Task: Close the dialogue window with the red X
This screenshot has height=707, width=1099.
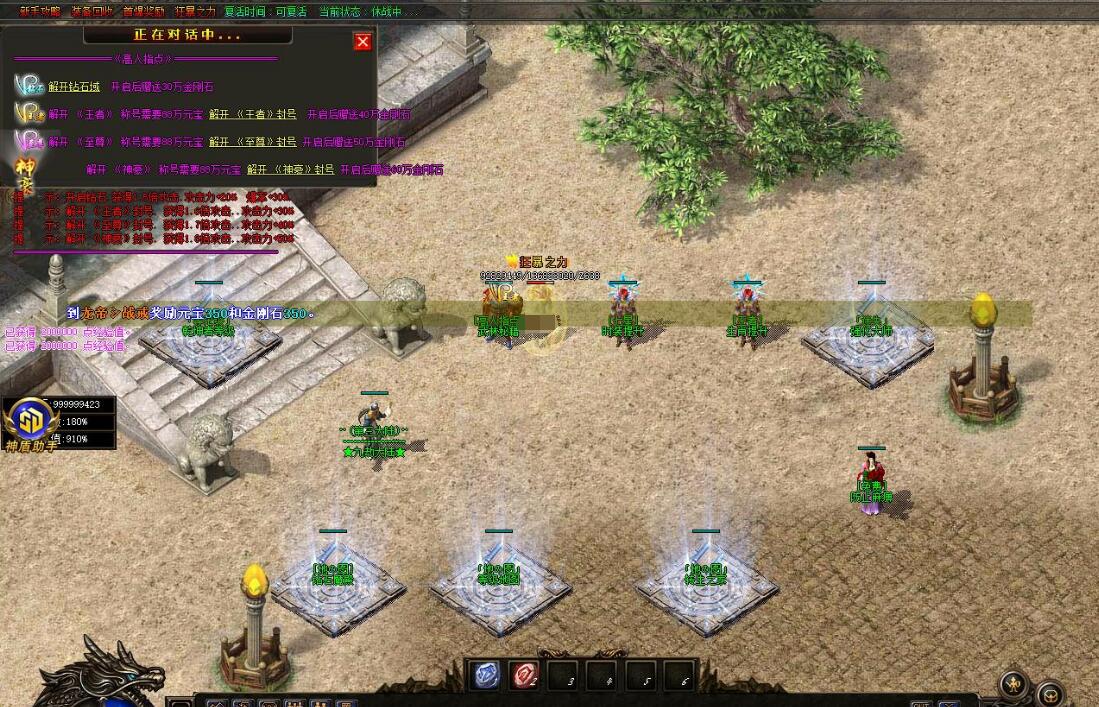Action: [x=363, y=41]
